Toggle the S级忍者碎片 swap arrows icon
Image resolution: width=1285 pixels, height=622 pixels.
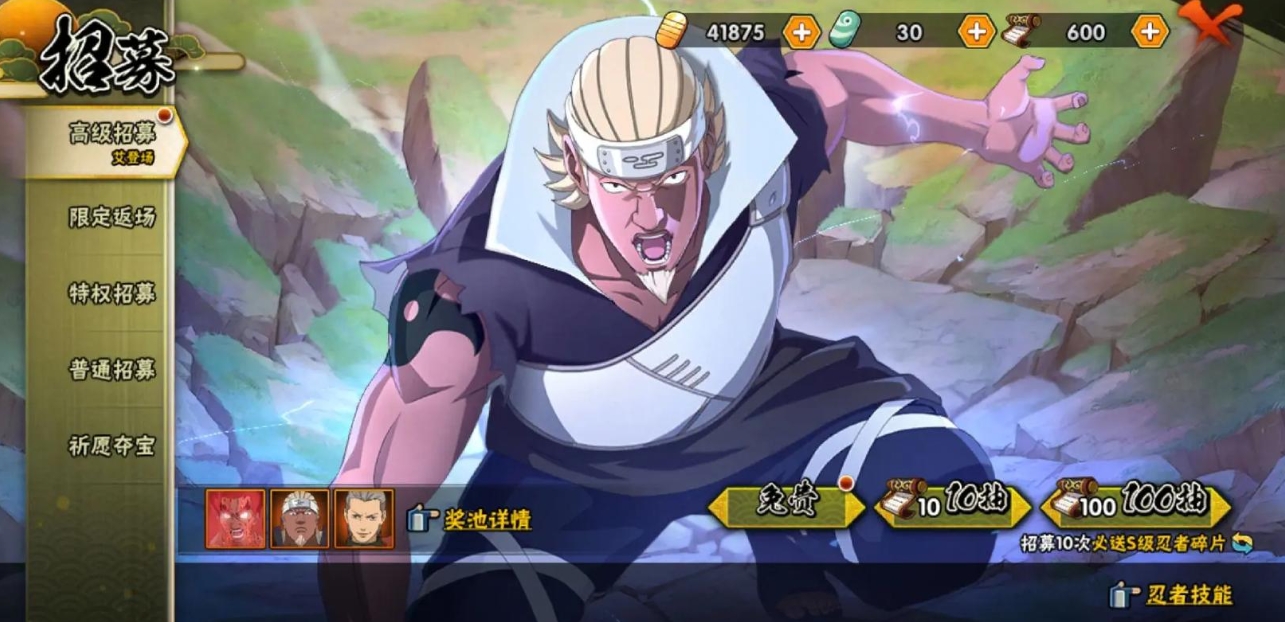[x=1242, y=543]
